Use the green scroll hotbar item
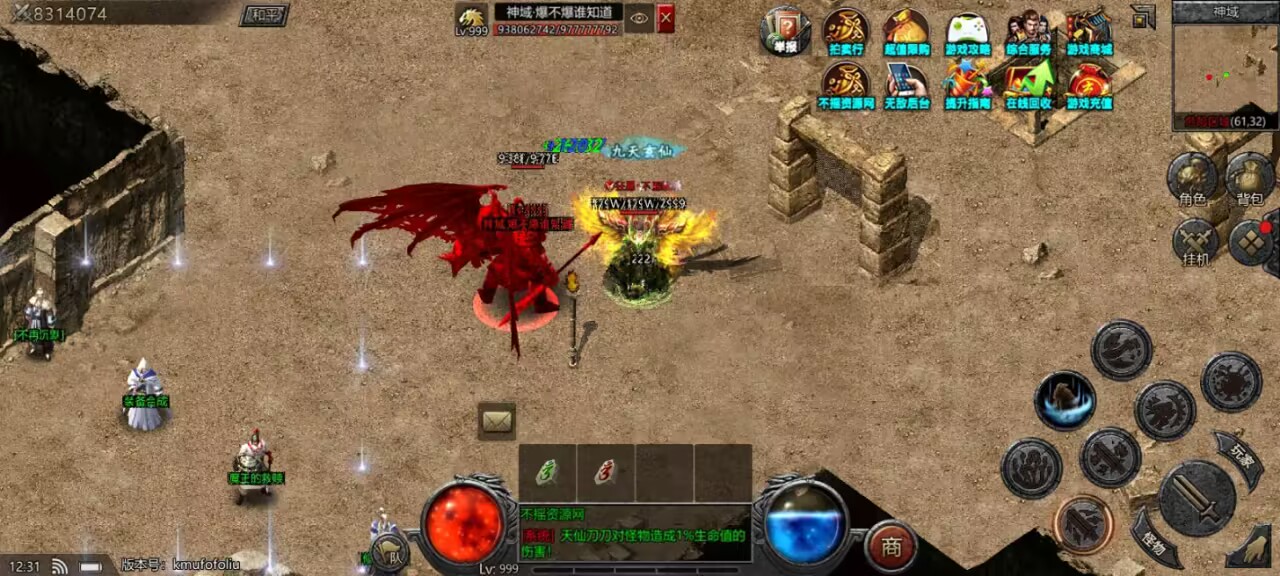 coord(547,472)
